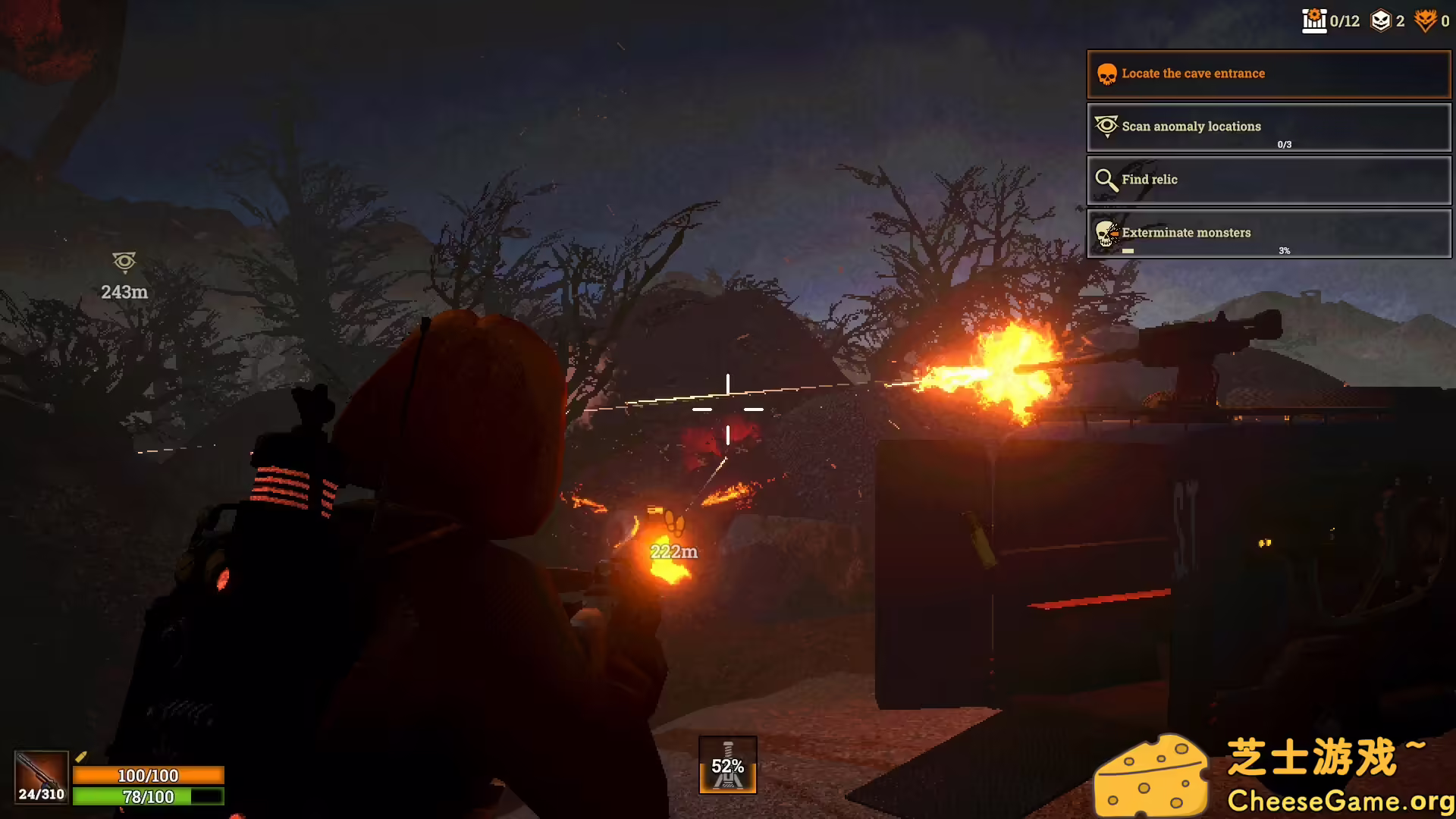
Task: Click the skull icon for Exterminate monsters
Action: pos(1106,232)
